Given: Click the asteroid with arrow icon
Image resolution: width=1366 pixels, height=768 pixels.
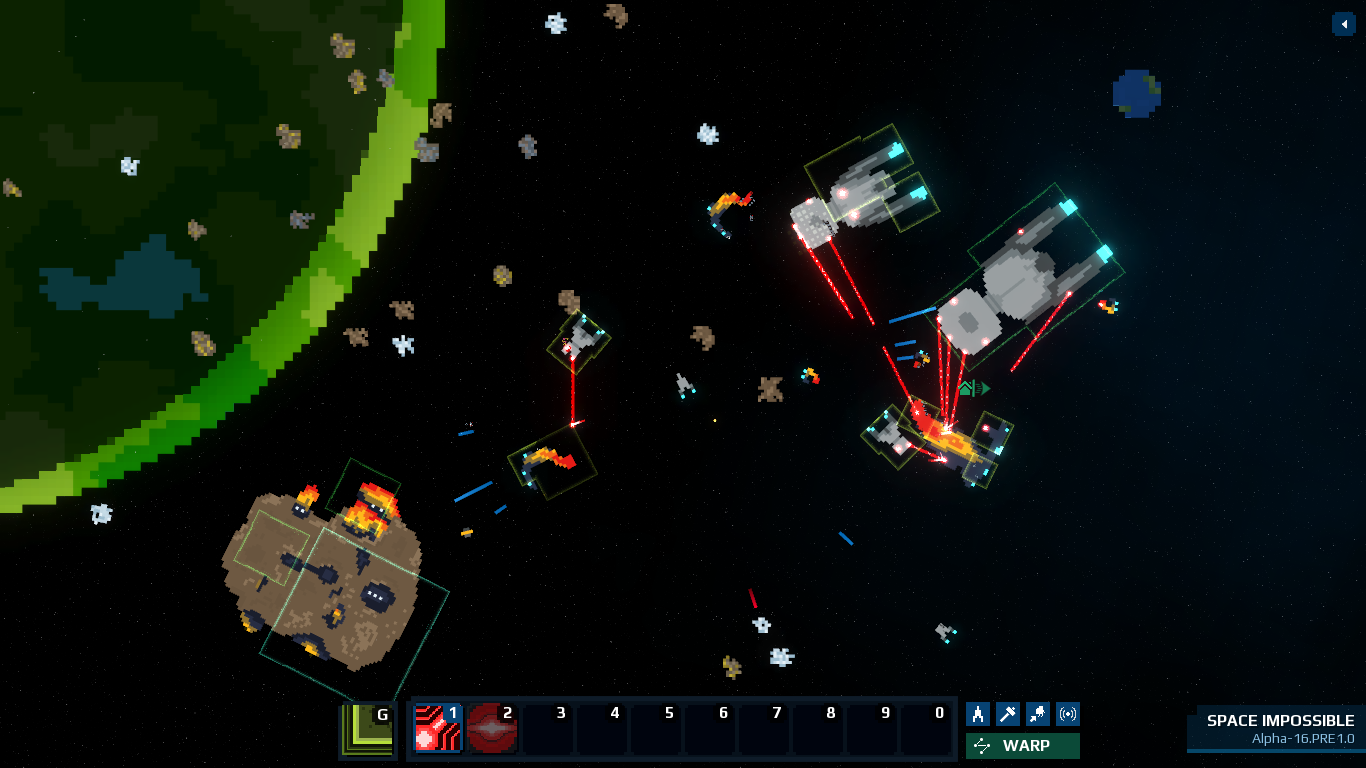Looking at the screenshot, I should [x=1038, y=714].
